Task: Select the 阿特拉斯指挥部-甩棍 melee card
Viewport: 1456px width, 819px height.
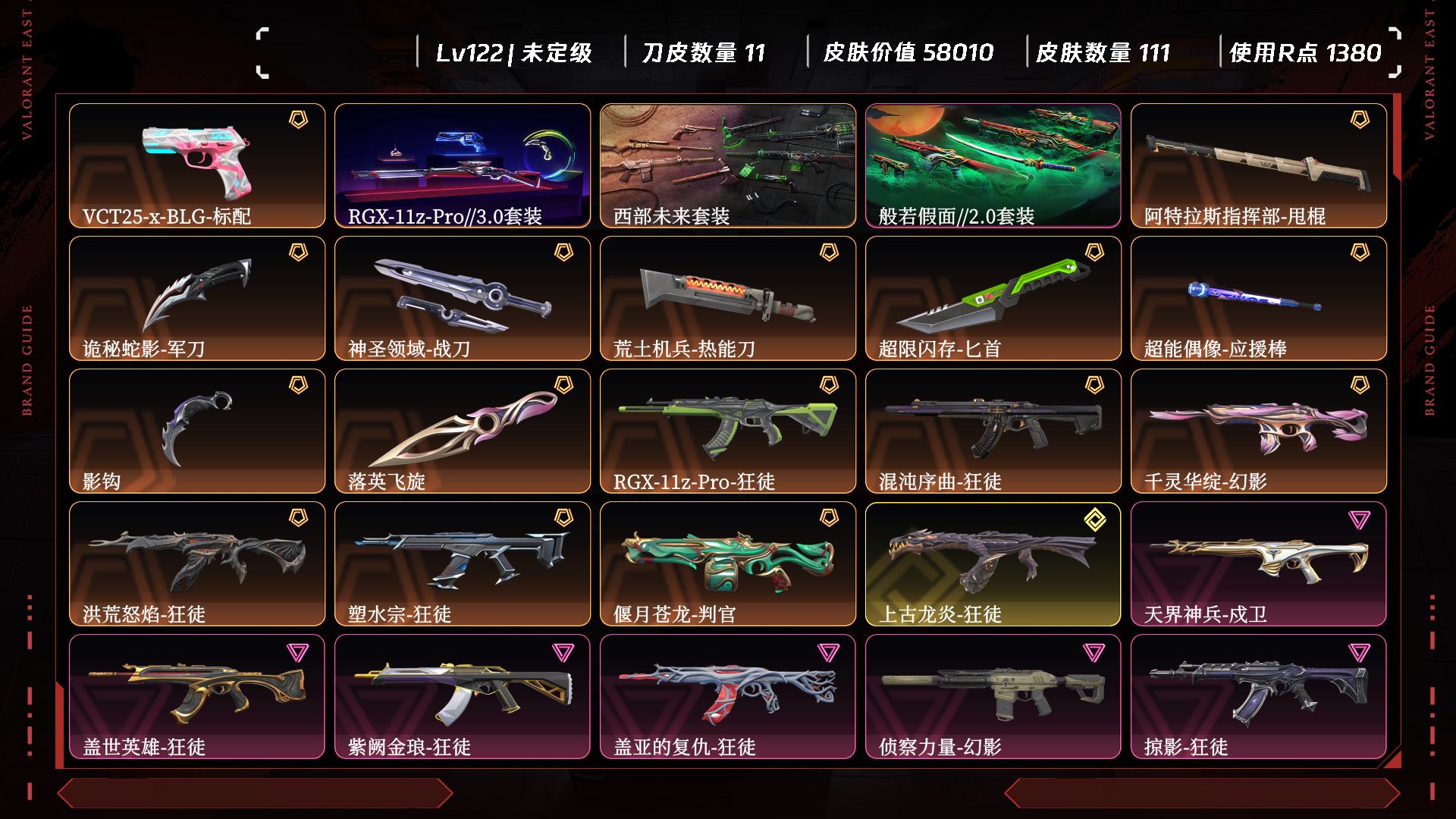Action: click(1259, 165)
